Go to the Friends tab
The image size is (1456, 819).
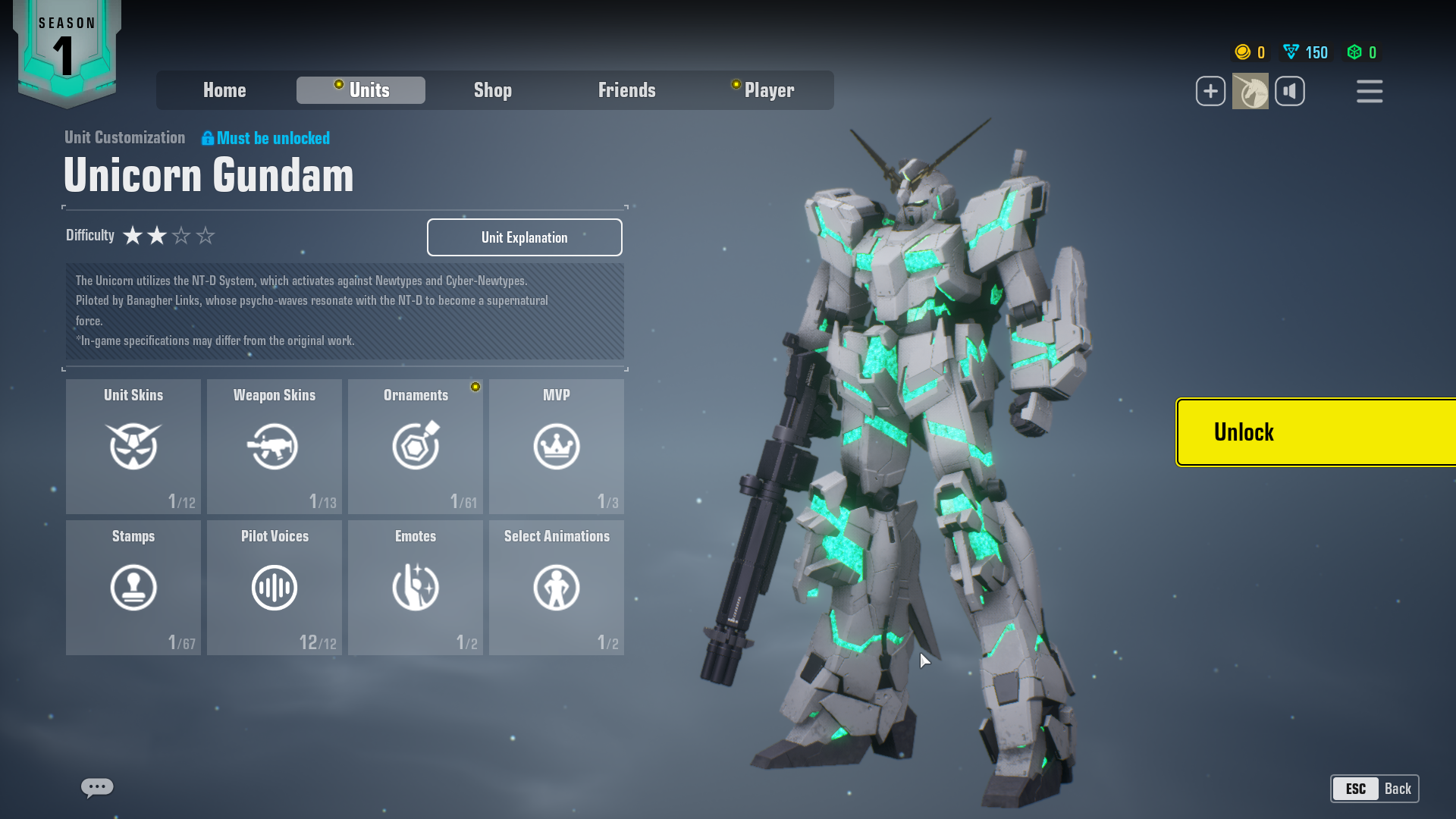[x=627, y=90]
